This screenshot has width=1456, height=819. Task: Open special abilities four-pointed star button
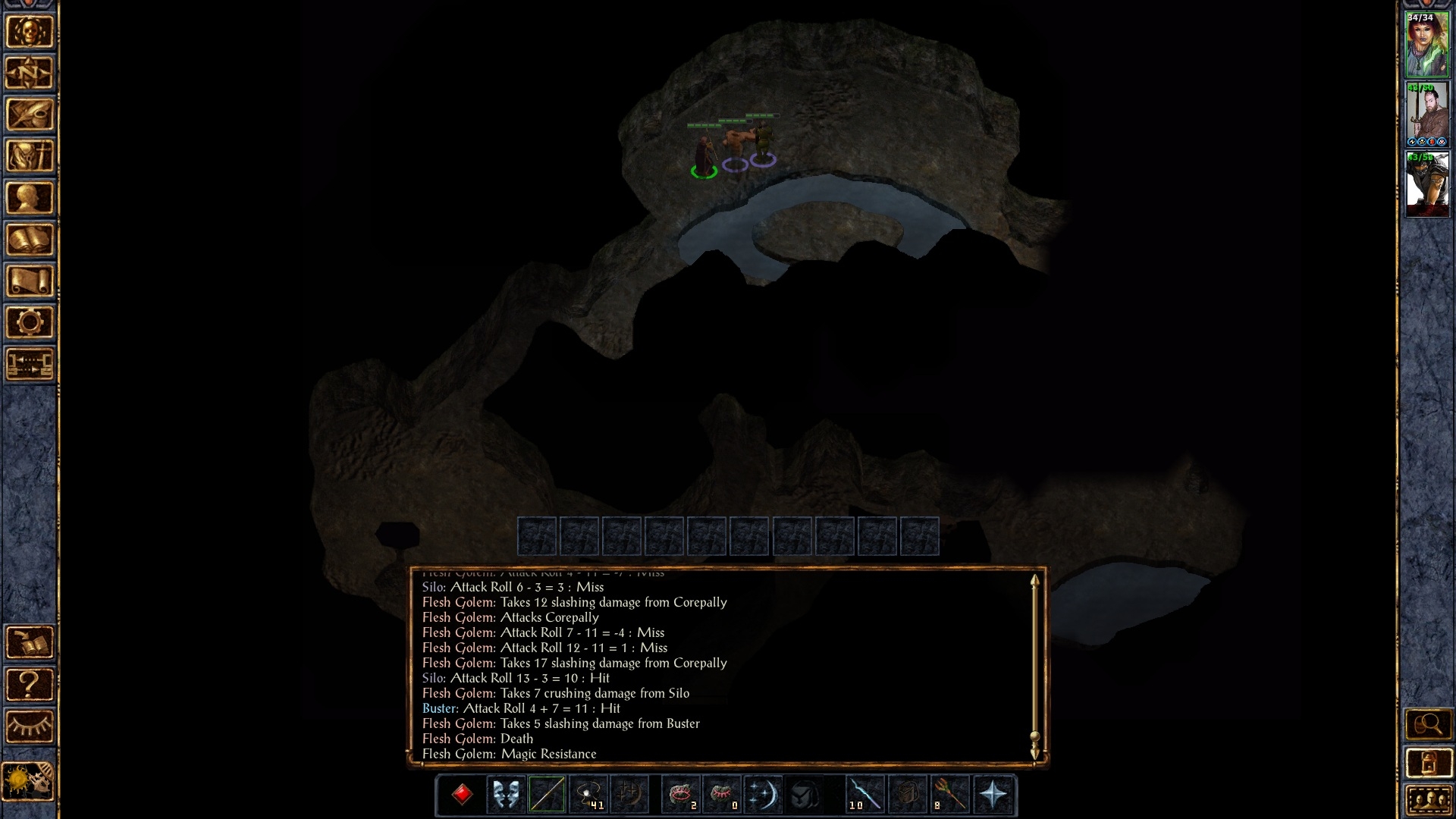click(x=993, y=795)
